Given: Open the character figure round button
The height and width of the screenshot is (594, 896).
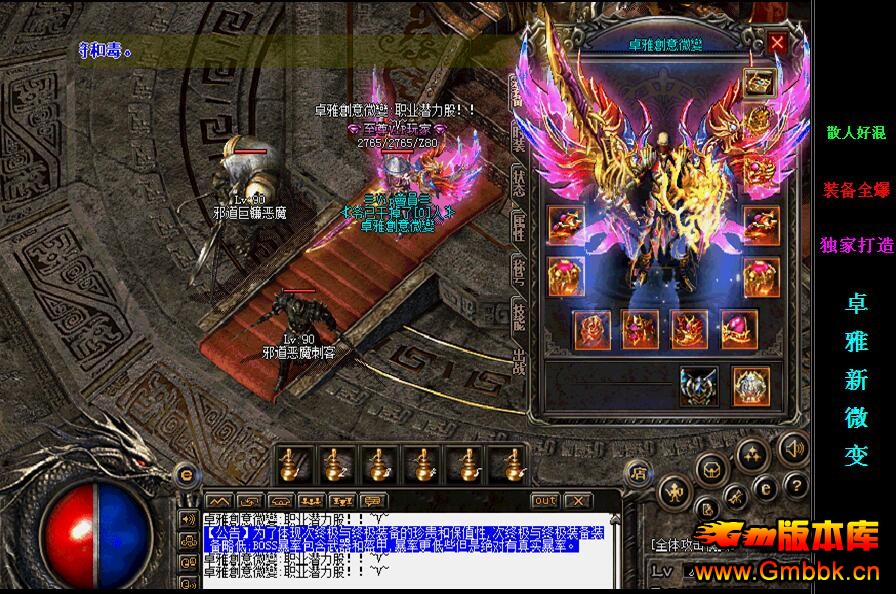Looking at the screenshot, I should click(x=674, y=490).
